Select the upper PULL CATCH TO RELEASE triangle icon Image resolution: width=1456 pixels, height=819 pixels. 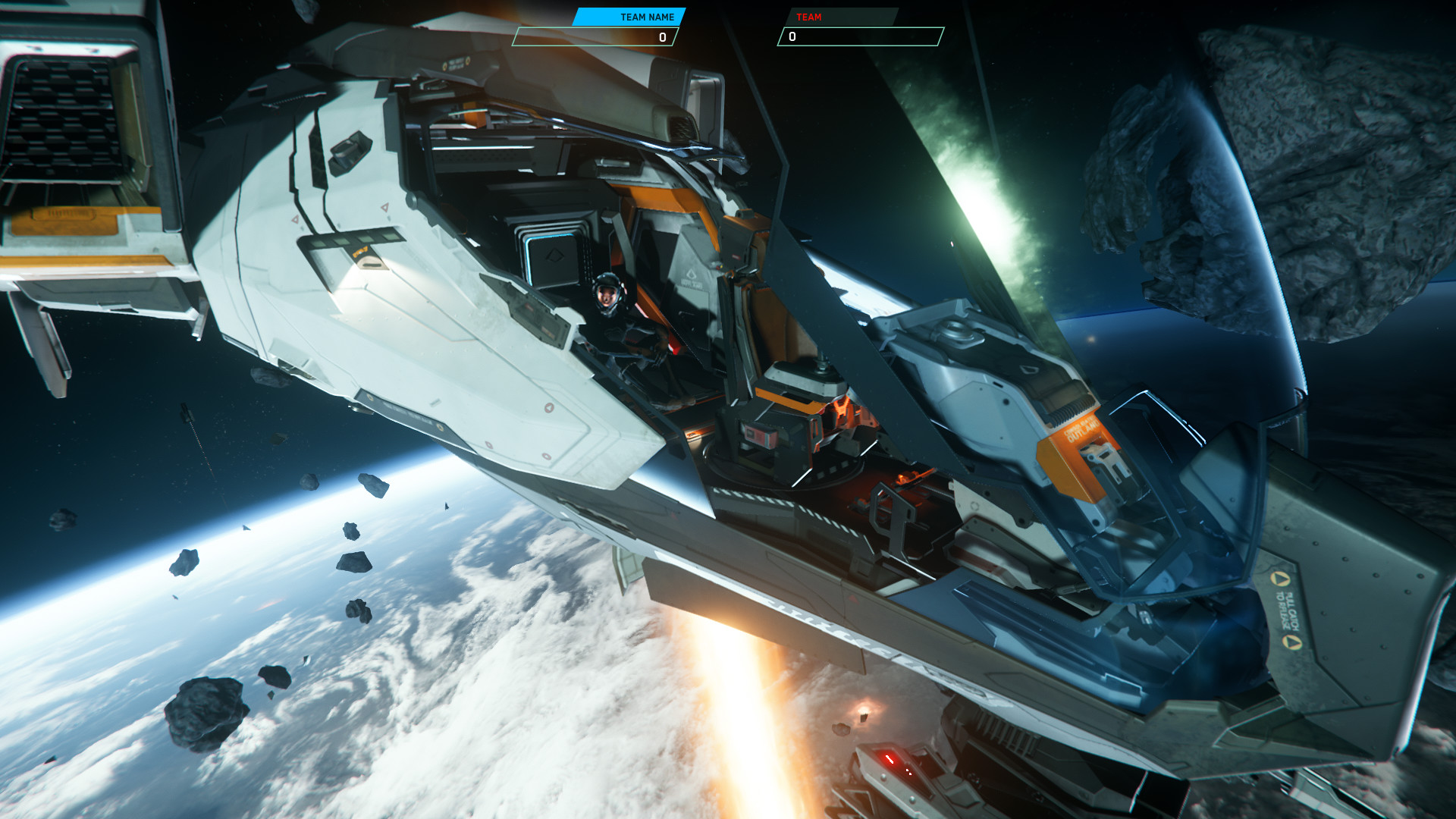1281,579
